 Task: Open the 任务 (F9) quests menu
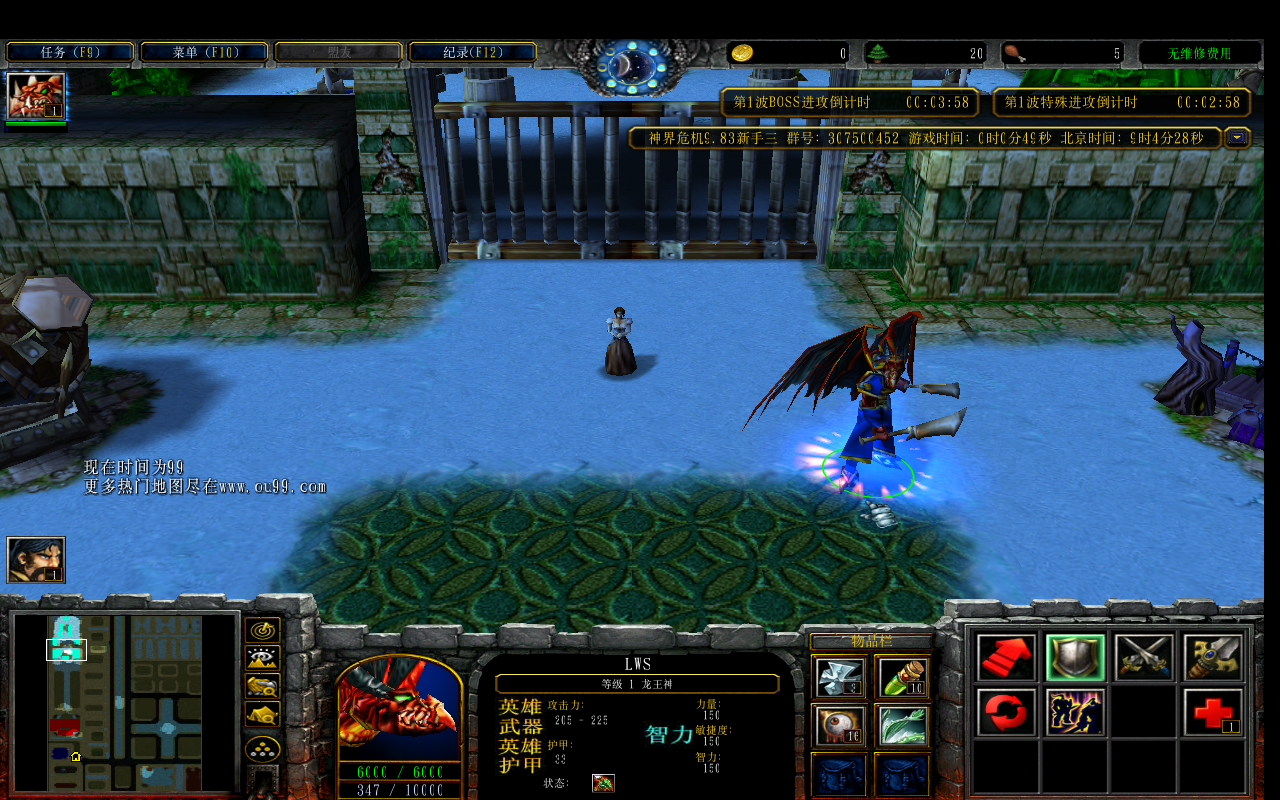click(70, 52)
